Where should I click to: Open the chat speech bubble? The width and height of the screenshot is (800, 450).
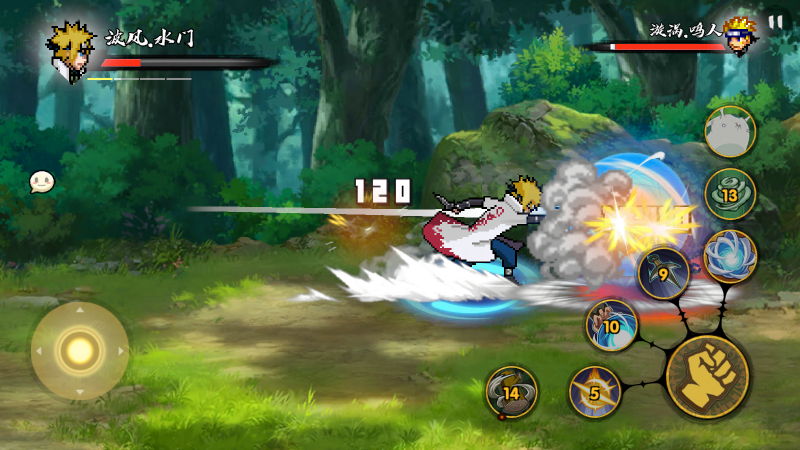[41, 181]
